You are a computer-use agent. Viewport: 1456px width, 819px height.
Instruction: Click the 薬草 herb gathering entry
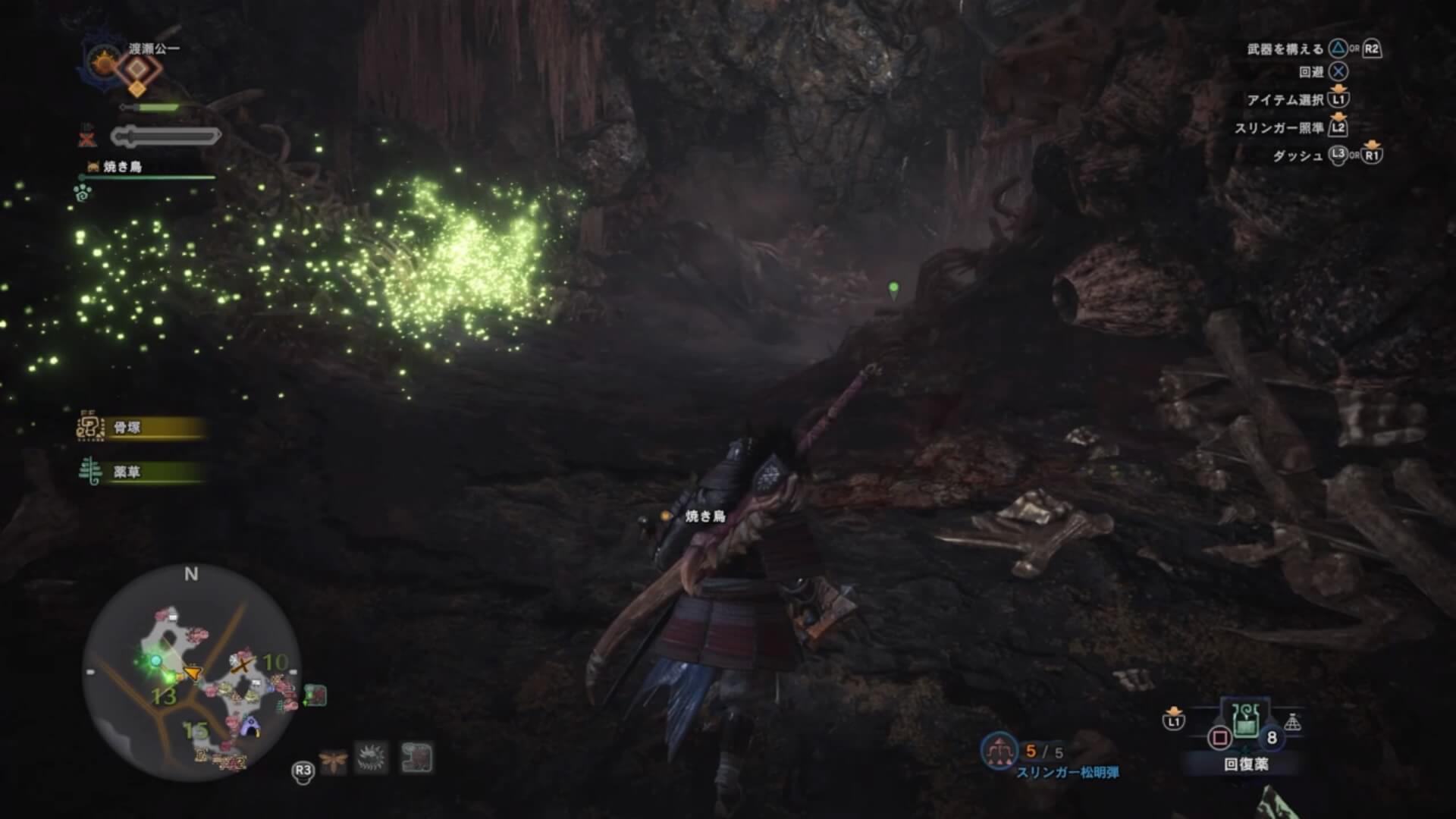(141, 472)
